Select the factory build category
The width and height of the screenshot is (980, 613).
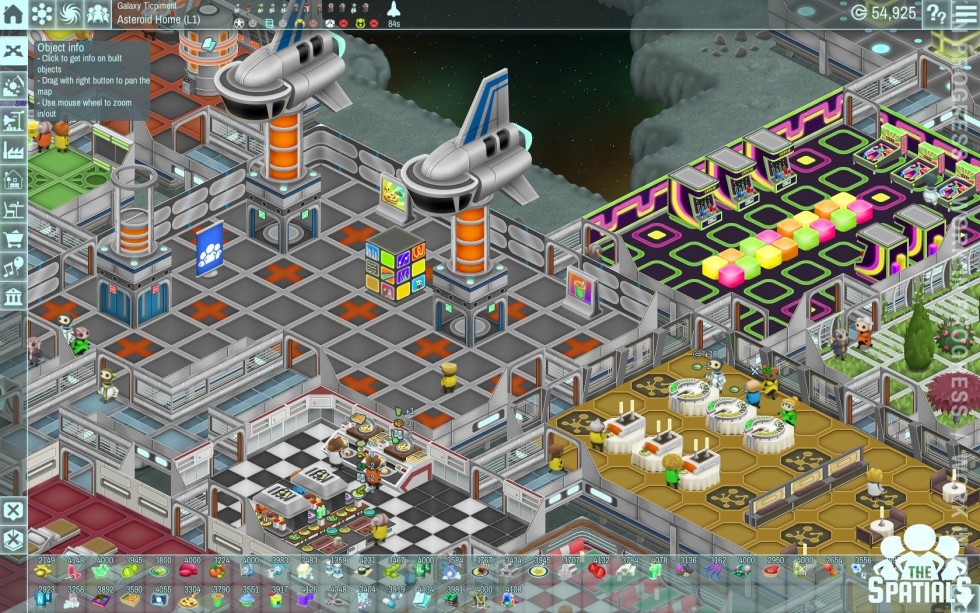point(13,150)
